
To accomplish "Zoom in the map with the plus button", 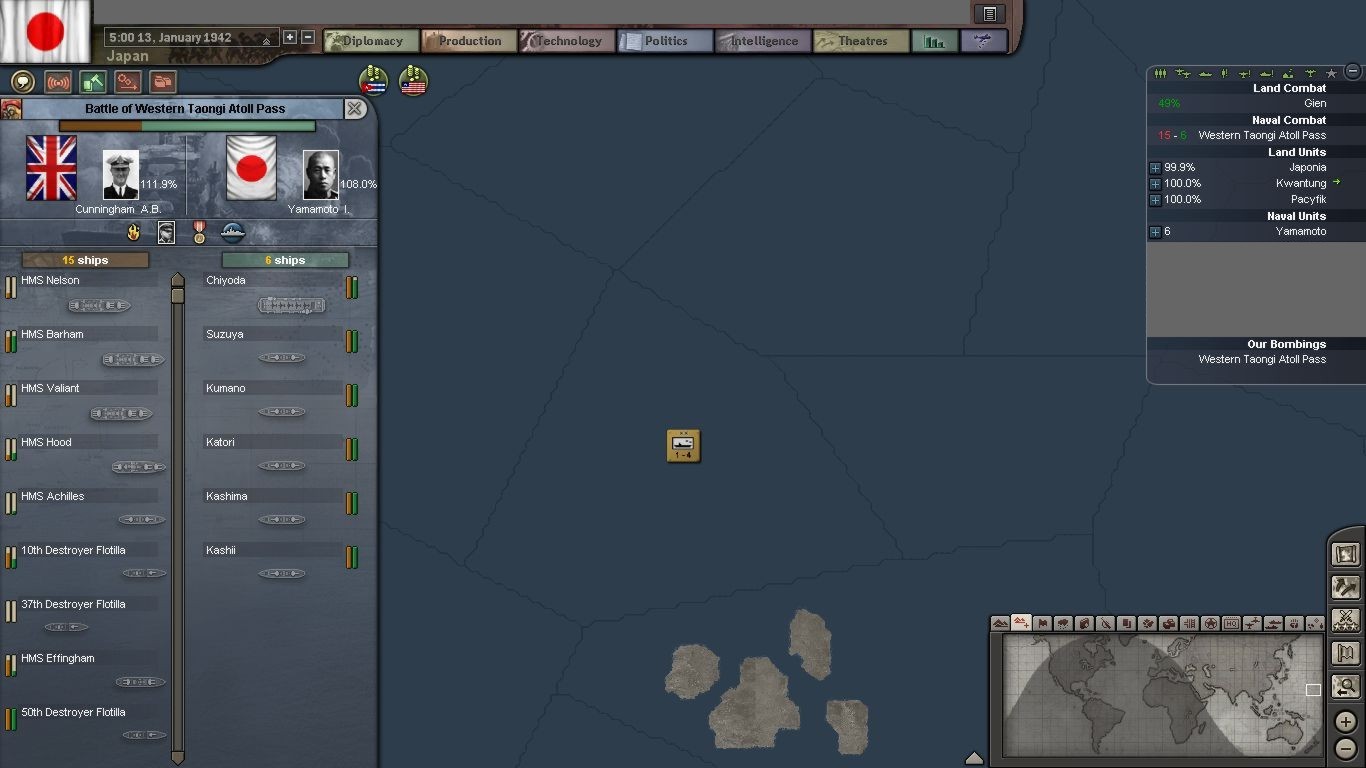I will pos(1346,721).
